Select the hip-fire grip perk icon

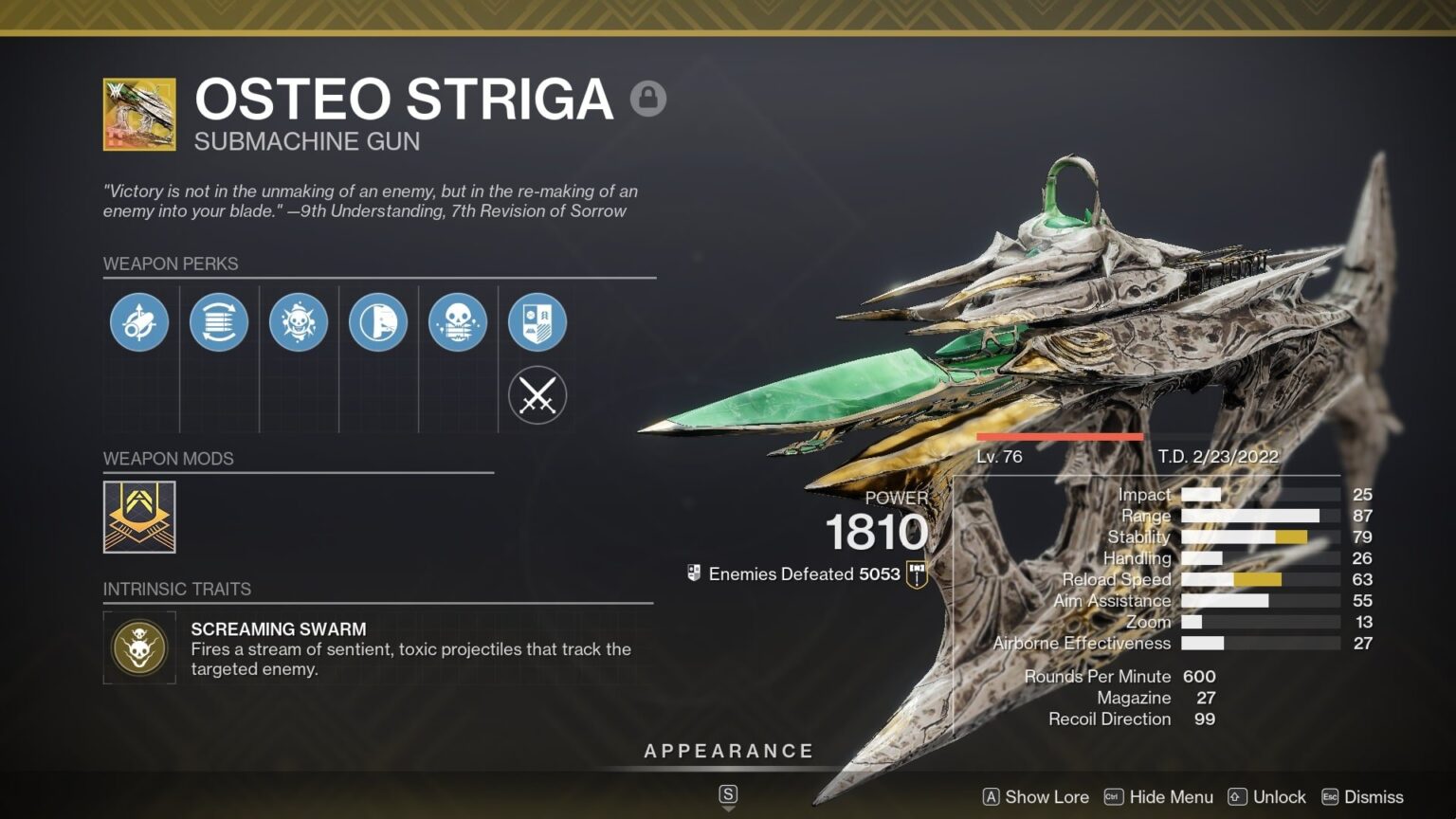[x=378, y=322]
